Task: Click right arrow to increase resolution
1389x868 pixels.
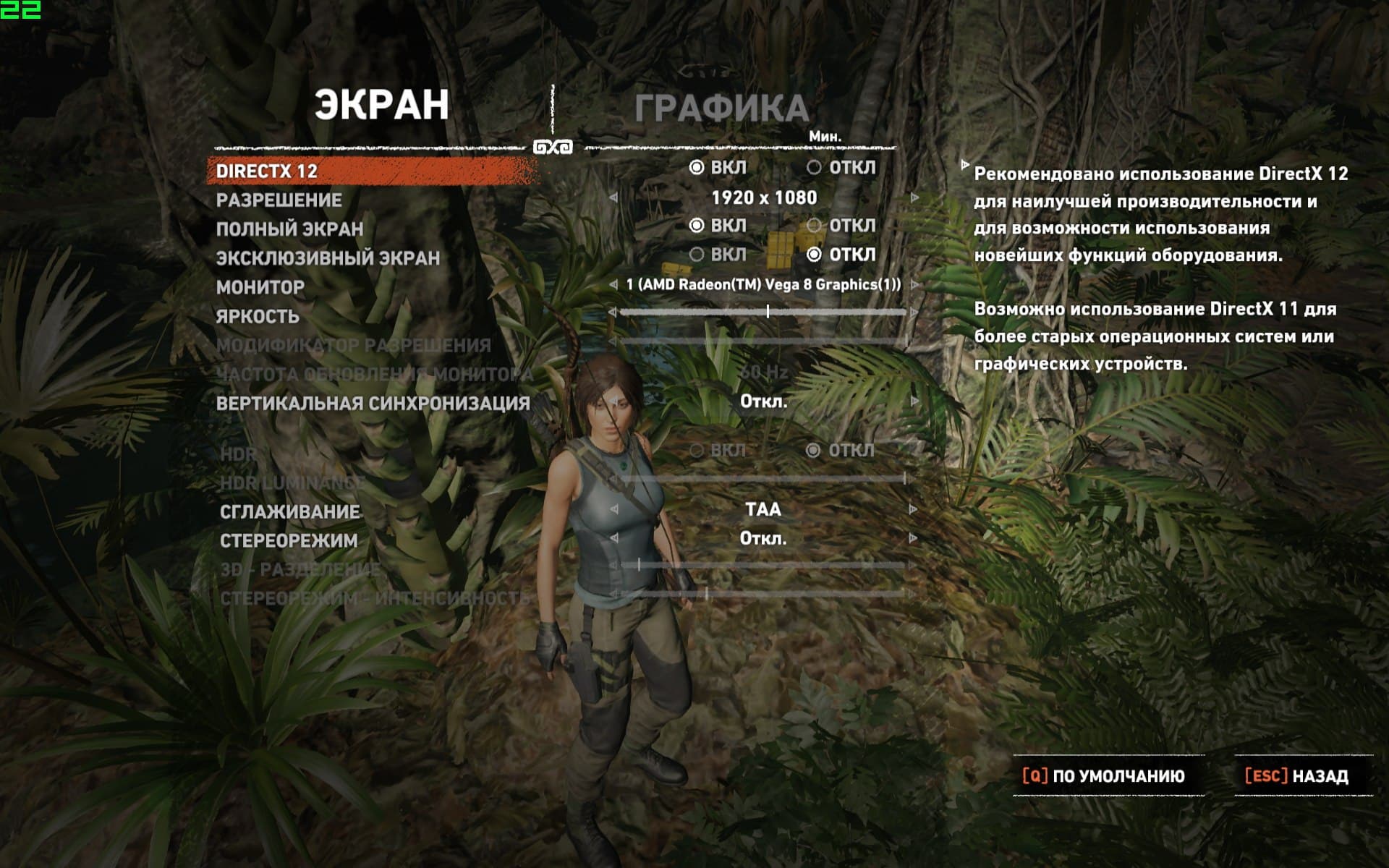Action: [x=915, y=197]
